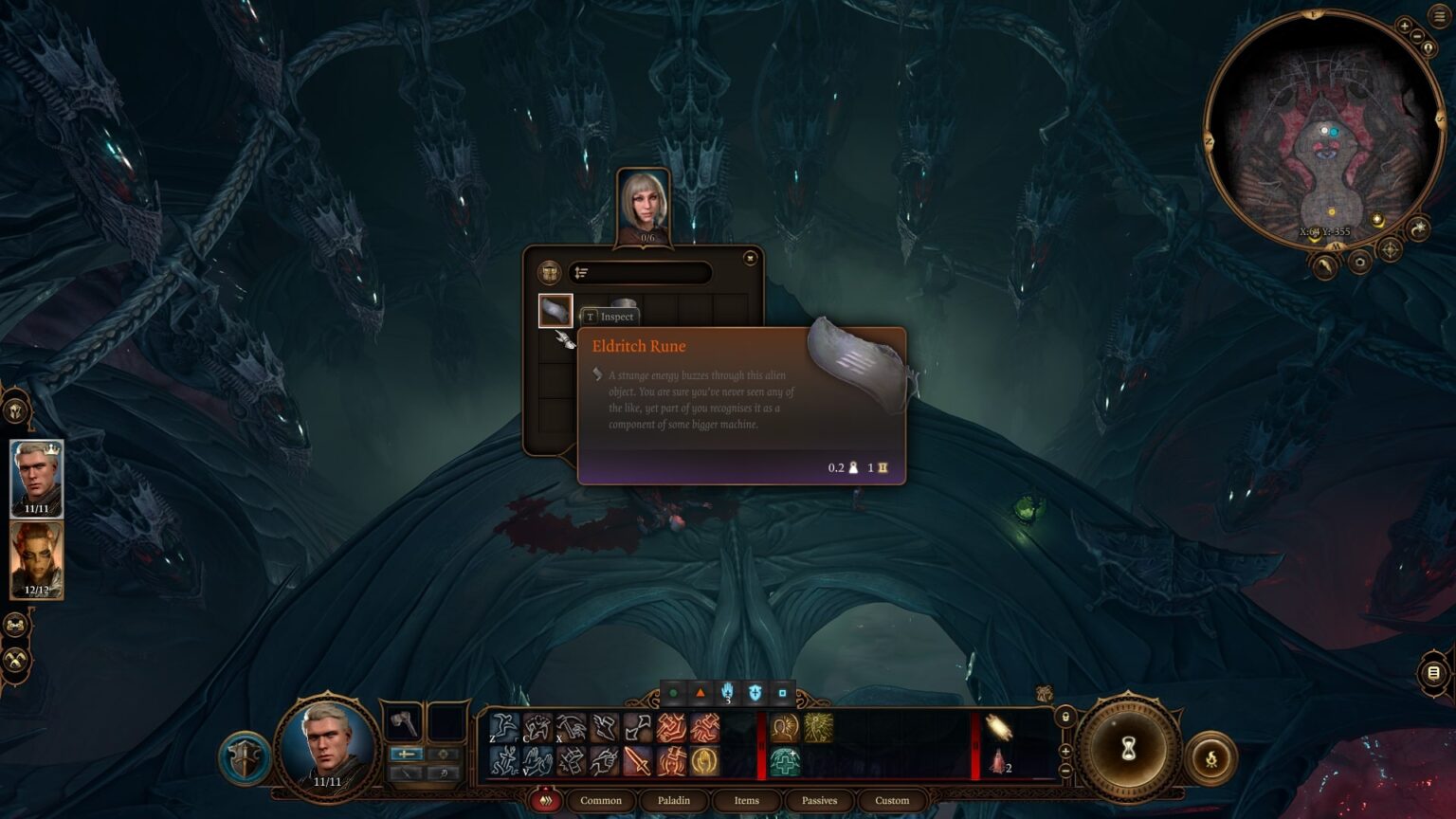Toggle the raised-hand reaction showing 3
This screenshot has height=819, width=1456.
727,693
